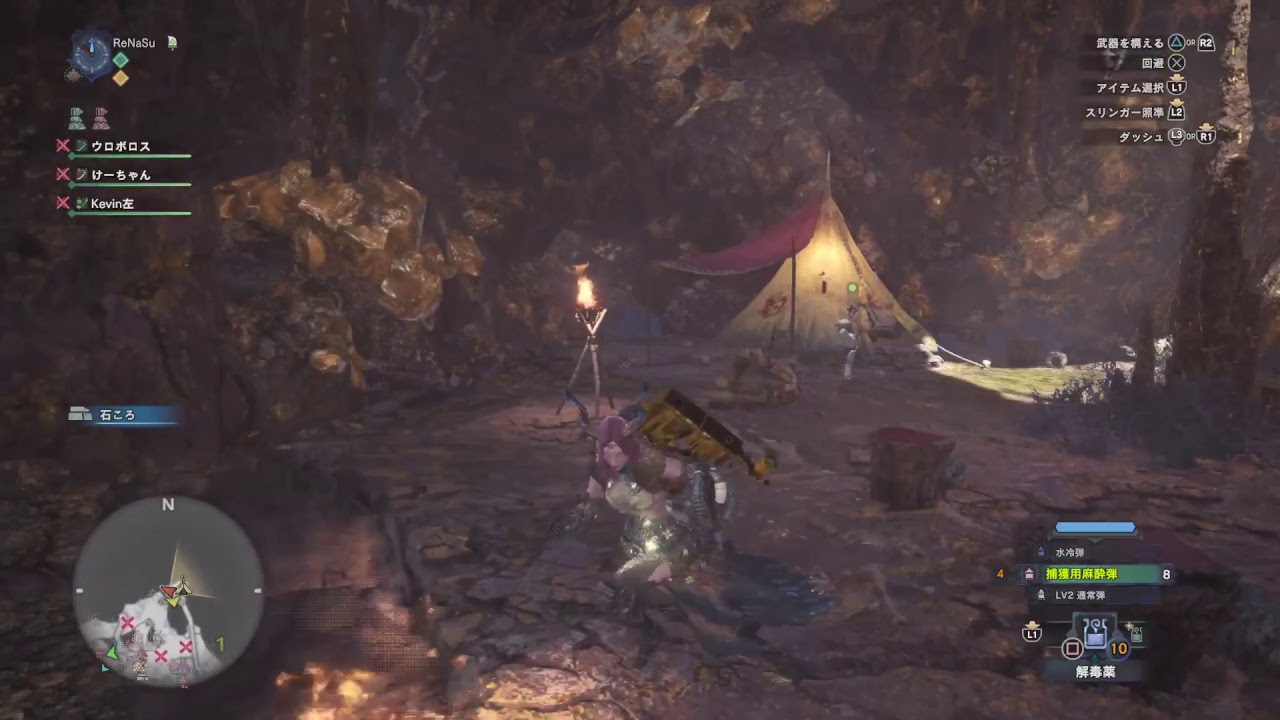Click ウロボロス's green health bar
The image size is (1280, 720).
(128, 155)
